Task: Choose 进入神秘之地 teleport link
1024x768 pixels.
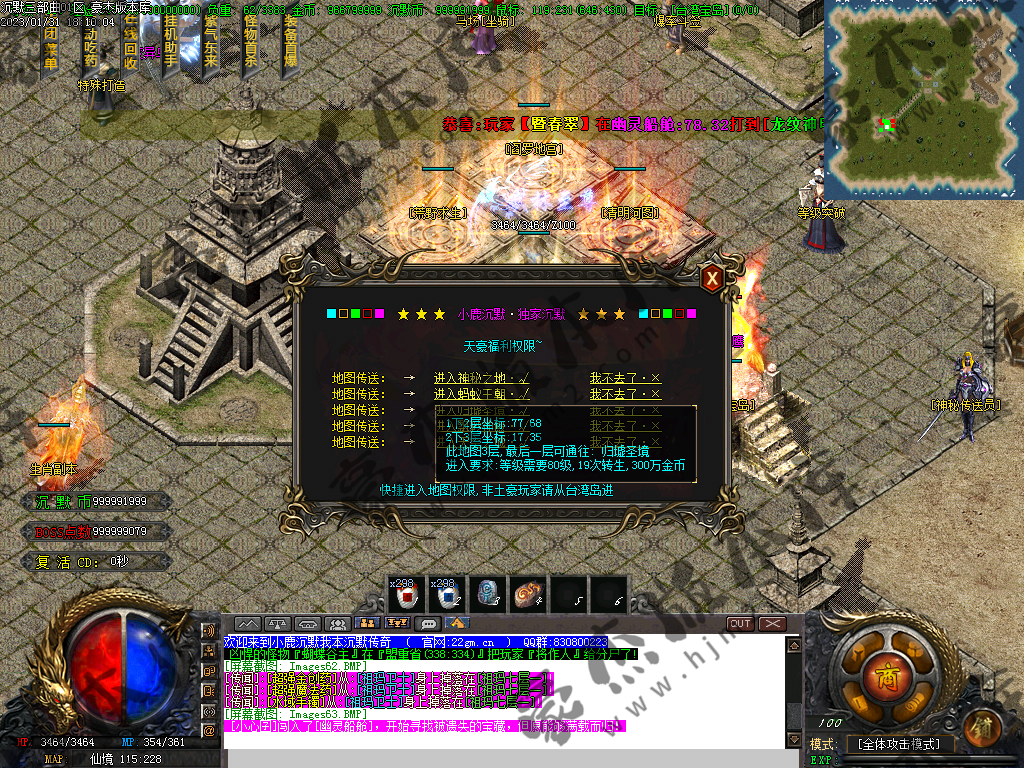Action: coord(482,378)
